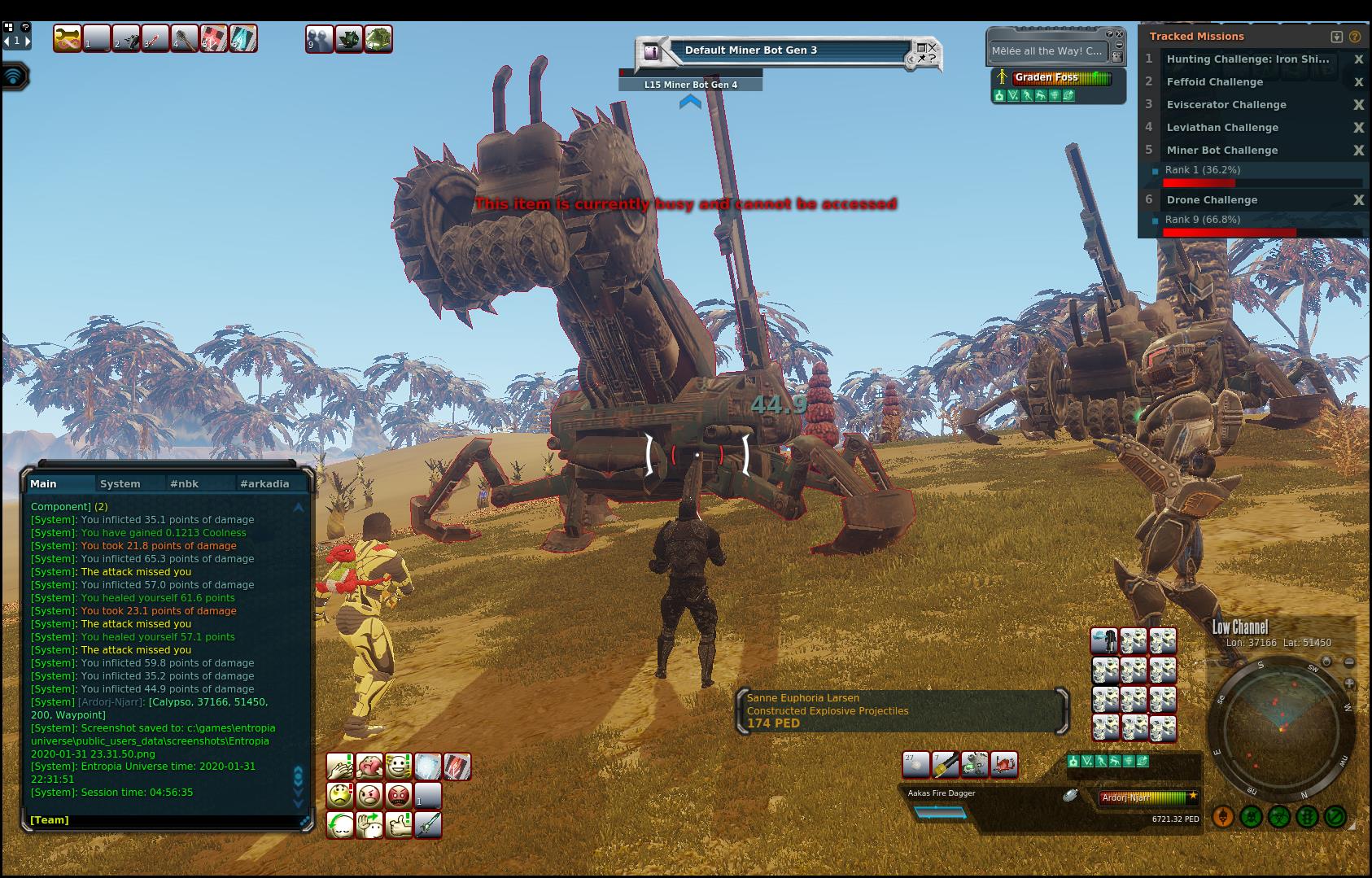This screenshot has width=1372, height=878.
Task: Stop tracking the Drone Challenge mission
Action: [x=1358, y=200]
